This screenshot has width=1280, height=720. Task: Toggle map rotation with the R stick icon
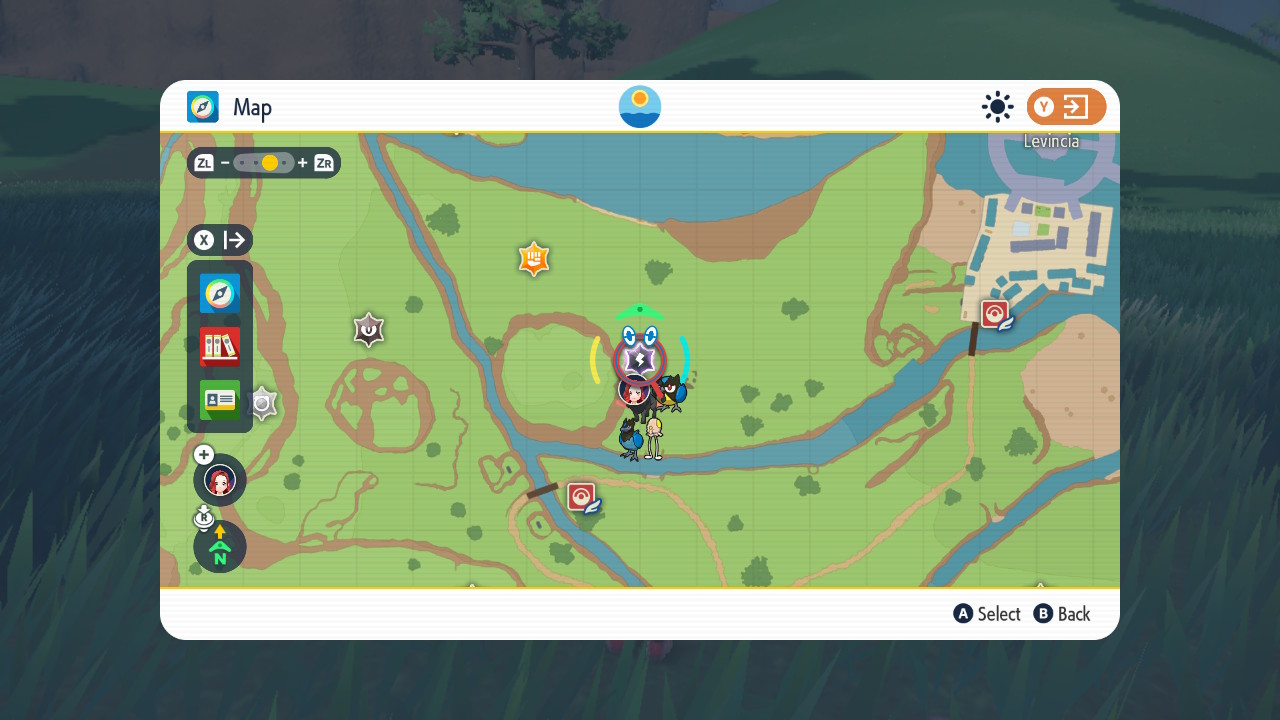tap(204, 516)
